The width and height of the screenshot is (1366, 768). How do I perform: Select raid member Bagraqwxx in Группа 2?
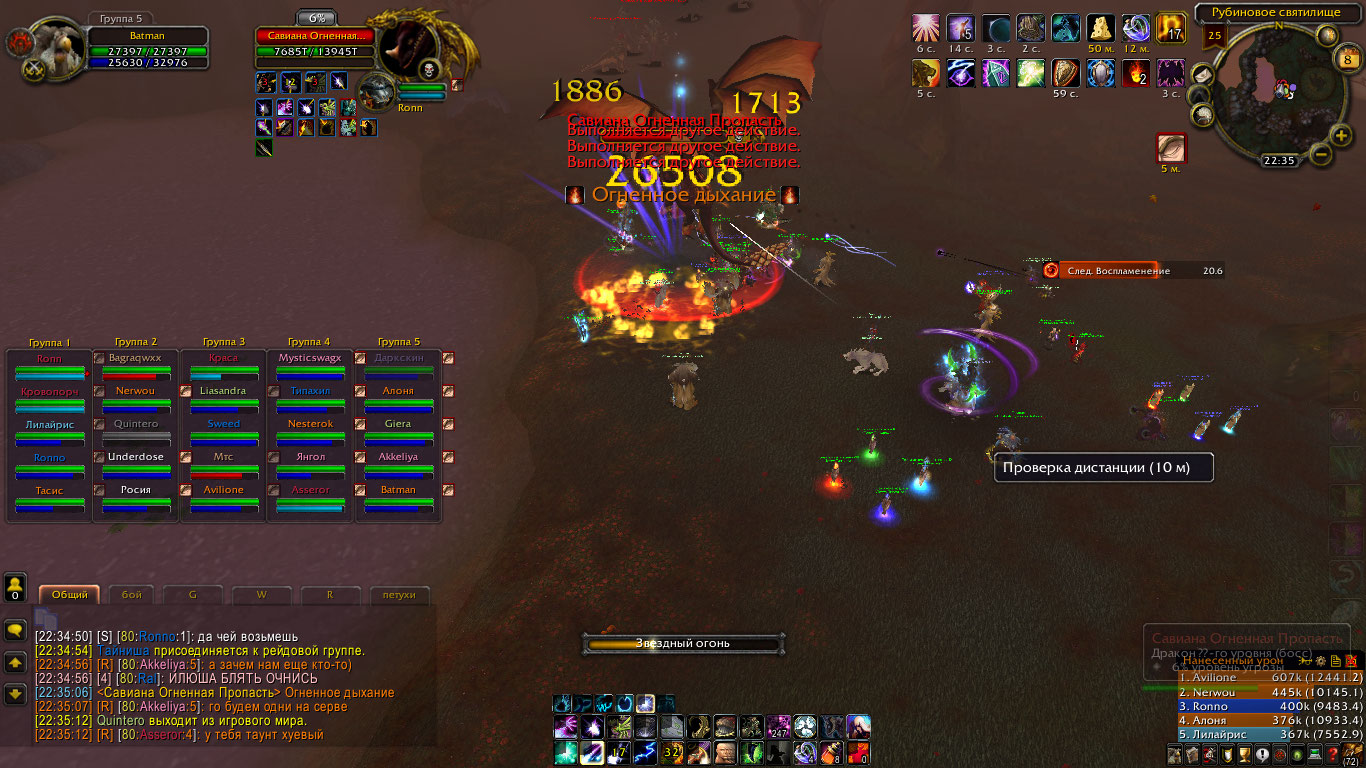tap(135, 358)
